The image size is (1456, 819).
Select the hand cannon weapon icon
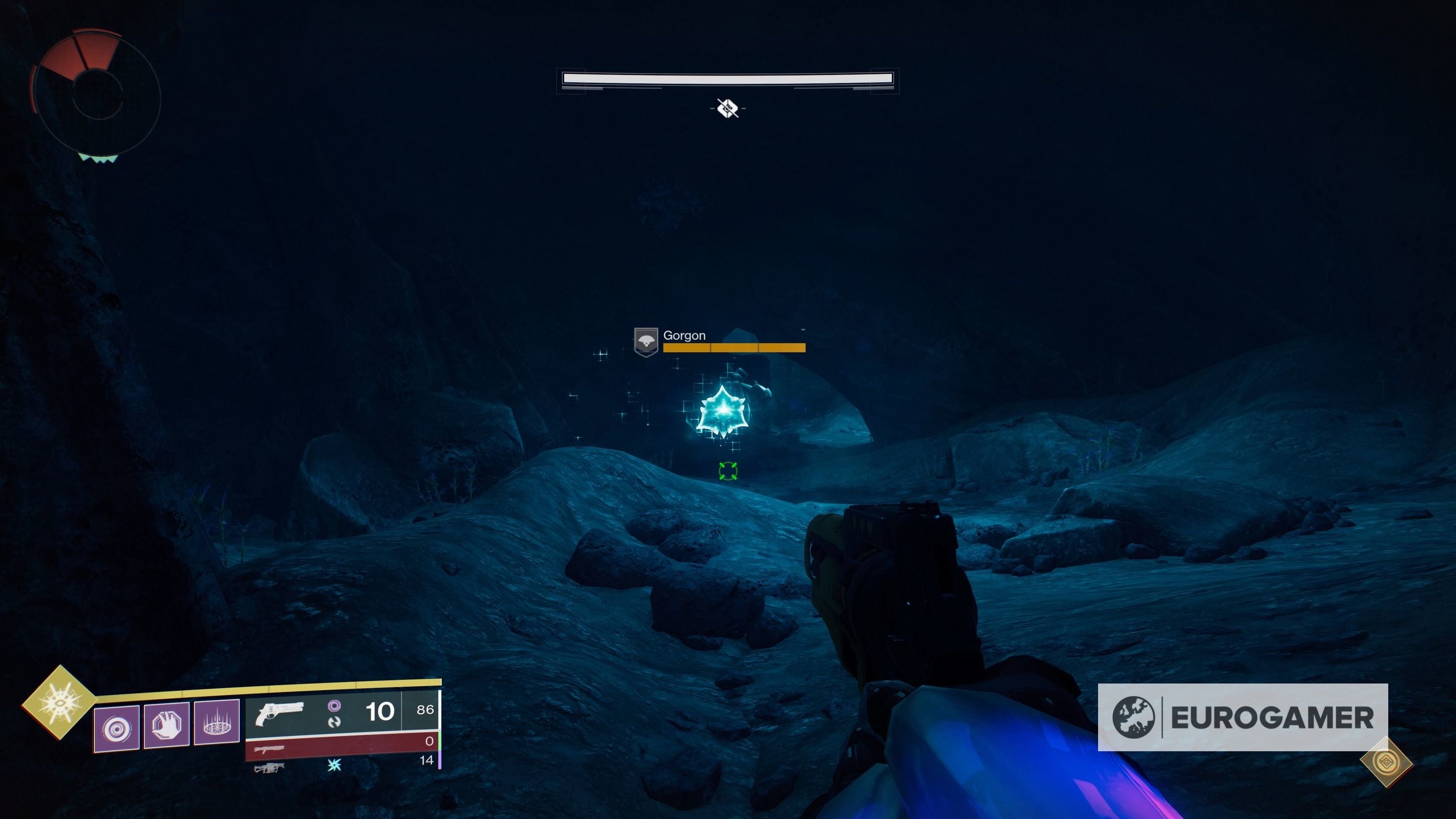tap(279, 715)
